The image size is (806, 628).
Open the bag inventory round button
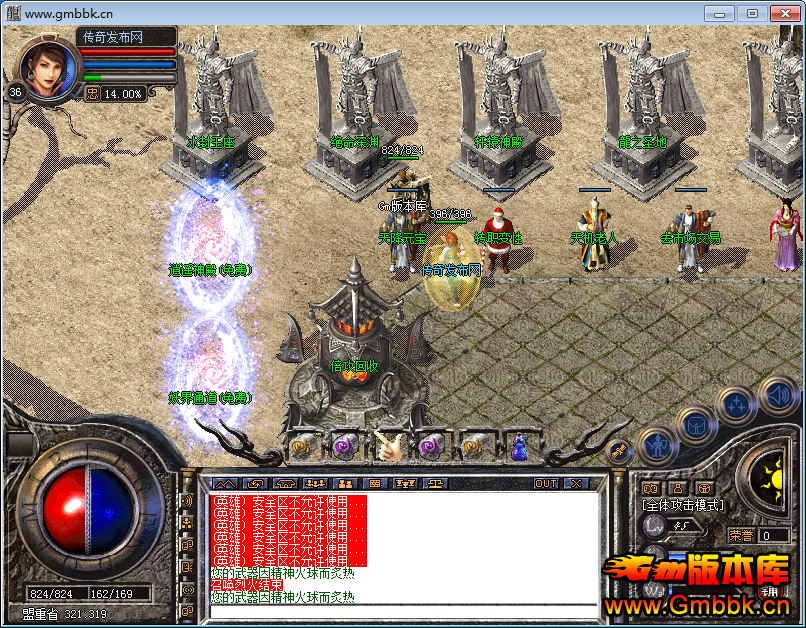tap(695, 424)
